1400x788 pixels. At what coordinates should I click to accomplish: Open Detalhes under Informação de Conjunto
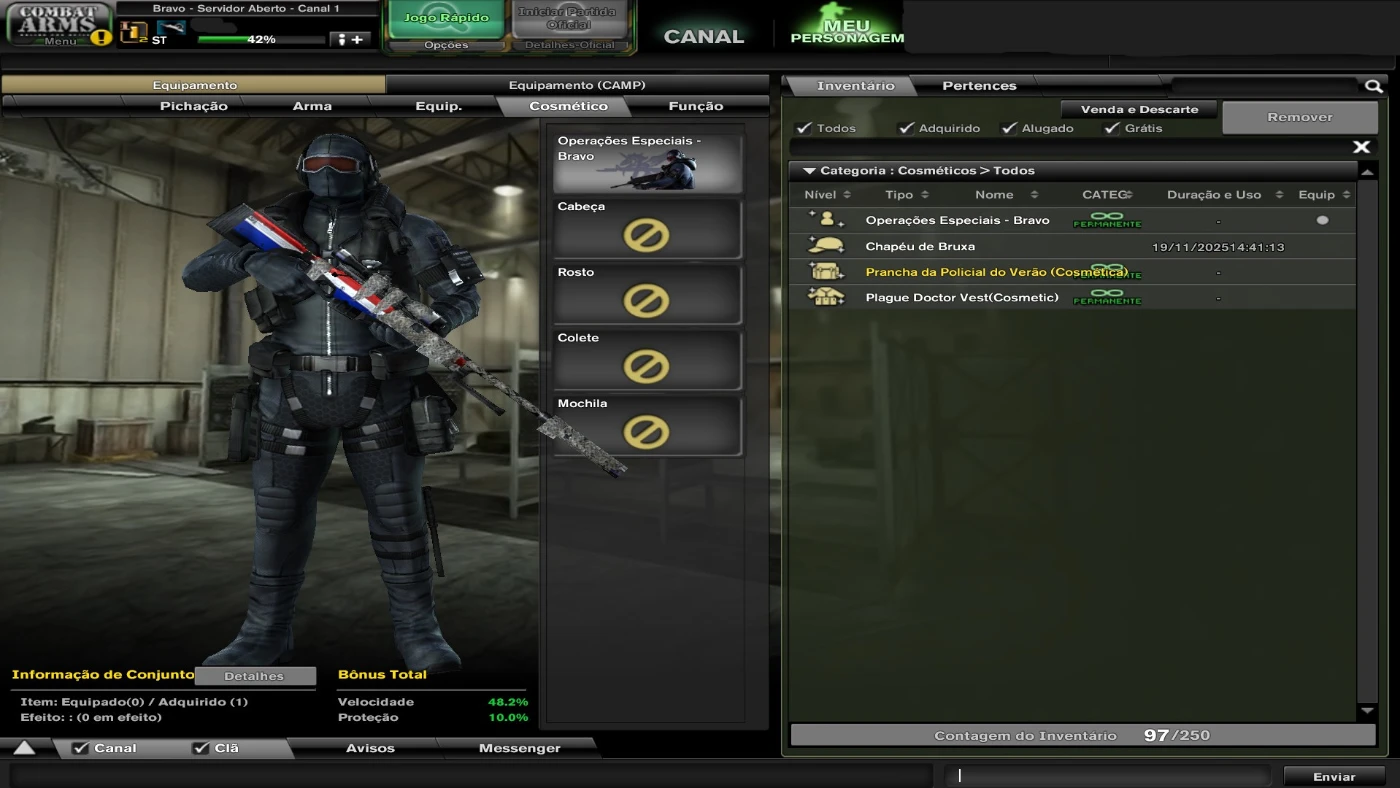[x=255, y=676]
